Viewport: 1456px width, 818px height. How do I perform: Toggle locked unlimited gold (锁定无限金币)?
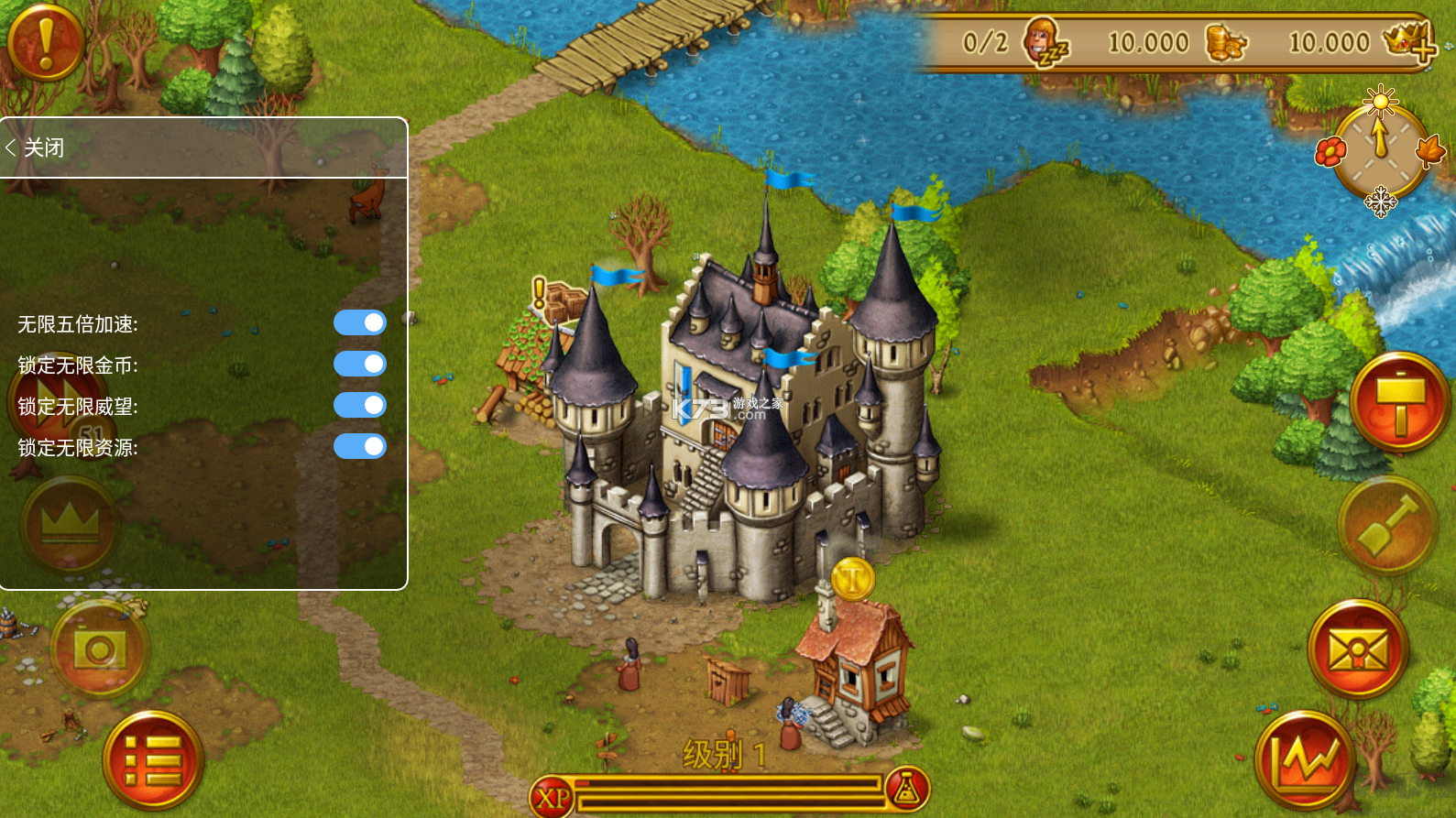click(x=359, y=364)
